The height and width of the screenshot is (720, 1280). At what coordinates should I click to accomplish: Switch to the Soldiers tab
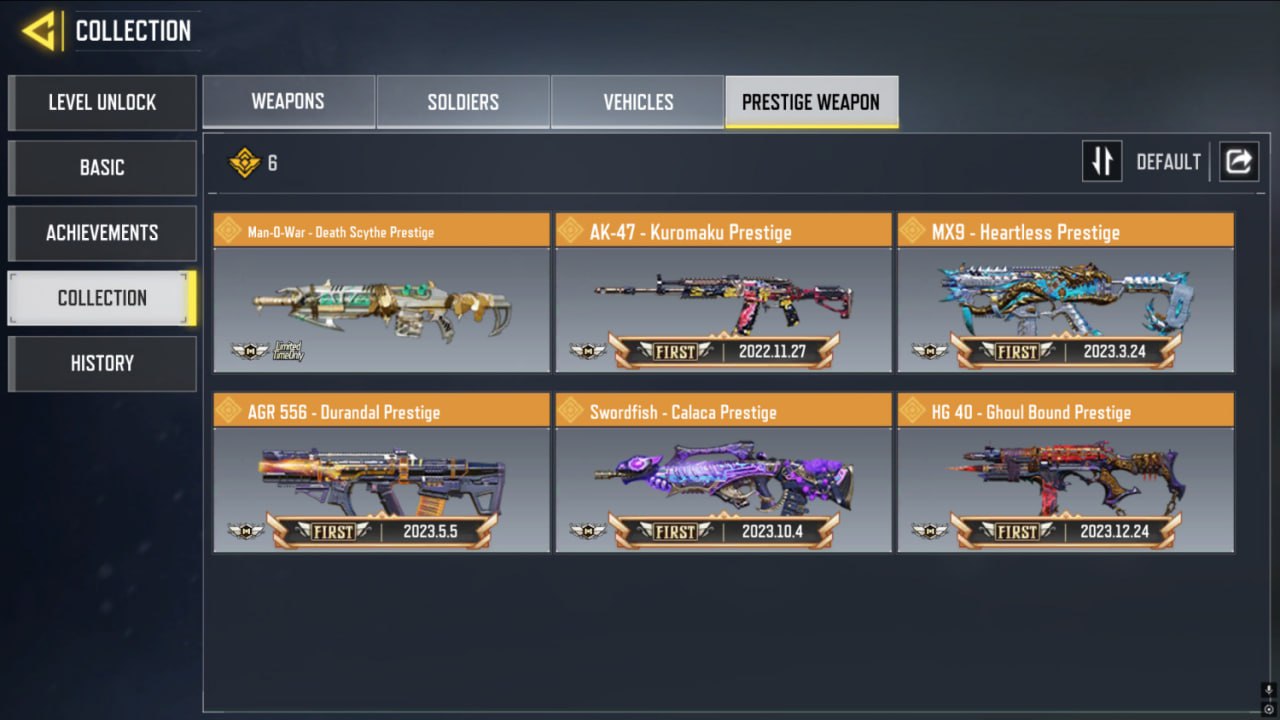coord(463,102)
